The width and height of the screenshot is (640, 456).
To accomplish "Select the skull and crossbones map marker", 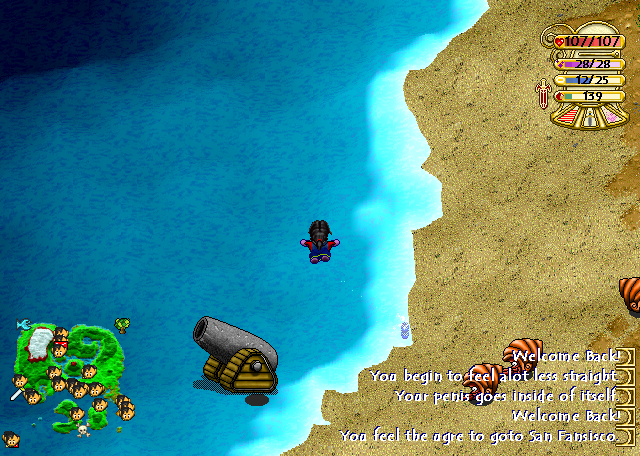I will click(83, 429).
